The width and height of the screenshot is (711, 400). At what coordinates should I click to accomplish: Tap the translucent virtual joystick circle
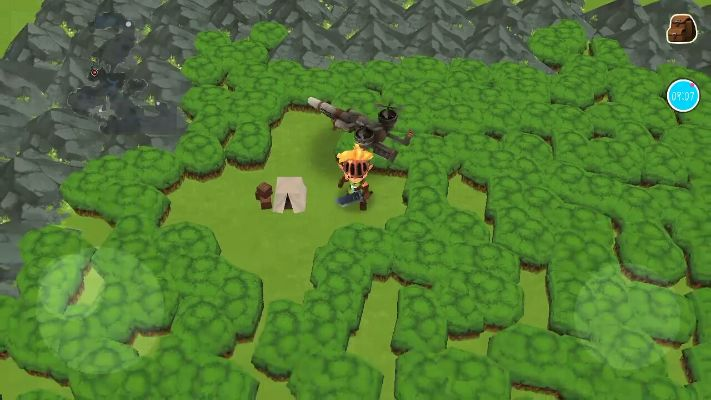pyautogui.click(x=72, y=286)
